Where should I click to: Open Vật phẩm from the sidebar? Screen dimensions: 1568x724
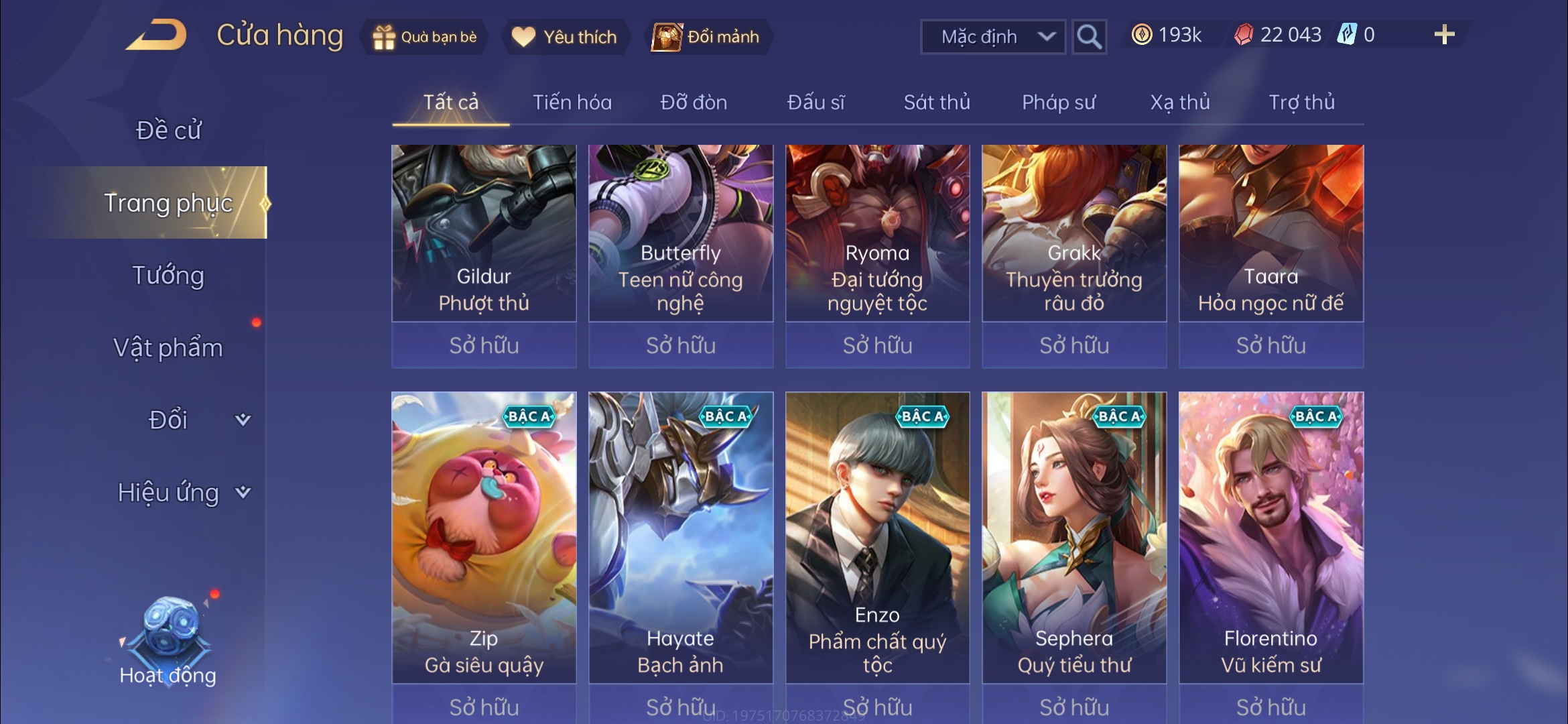pos(170,348)
